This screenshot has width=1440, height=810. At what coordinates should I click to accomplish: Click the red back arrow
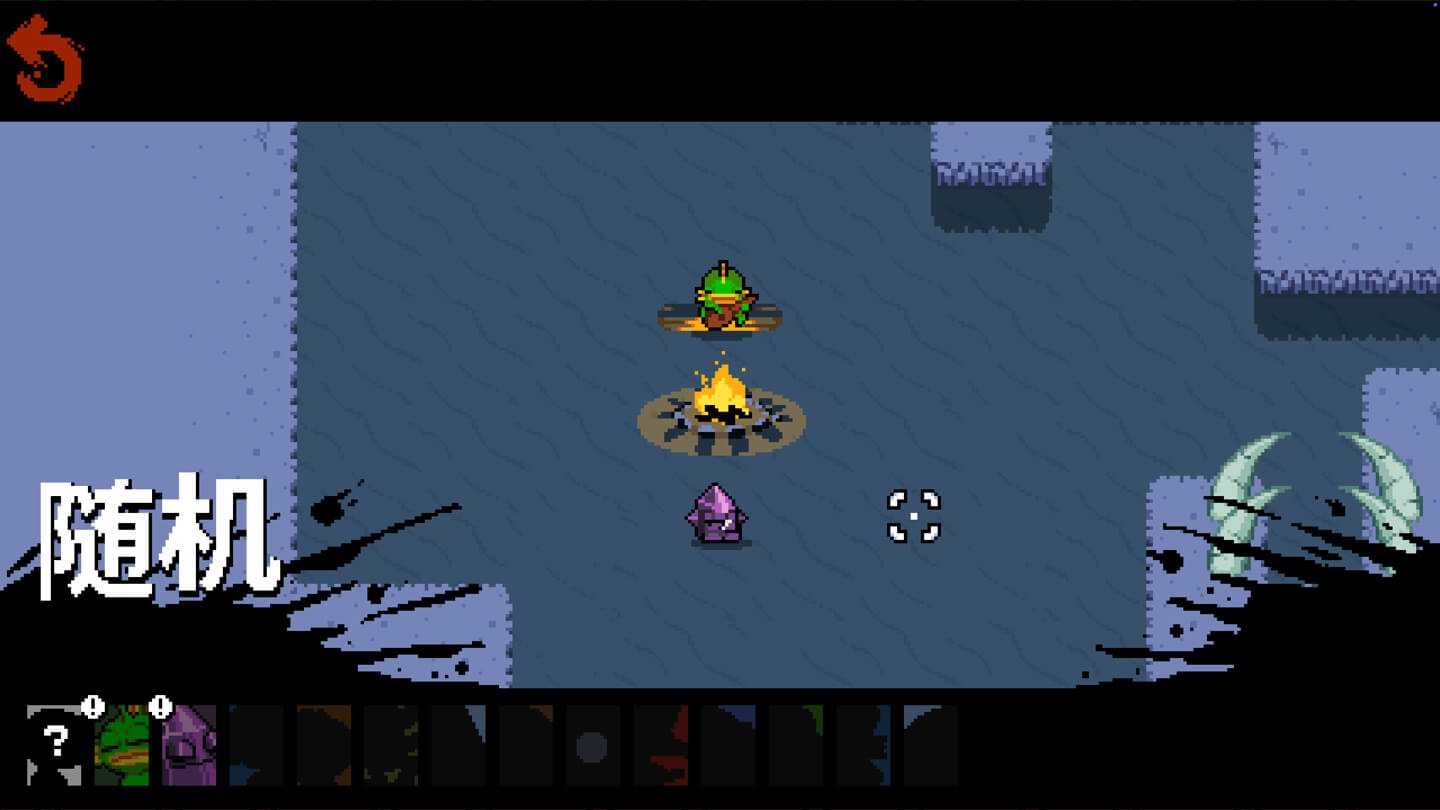(x=44, y=58)
